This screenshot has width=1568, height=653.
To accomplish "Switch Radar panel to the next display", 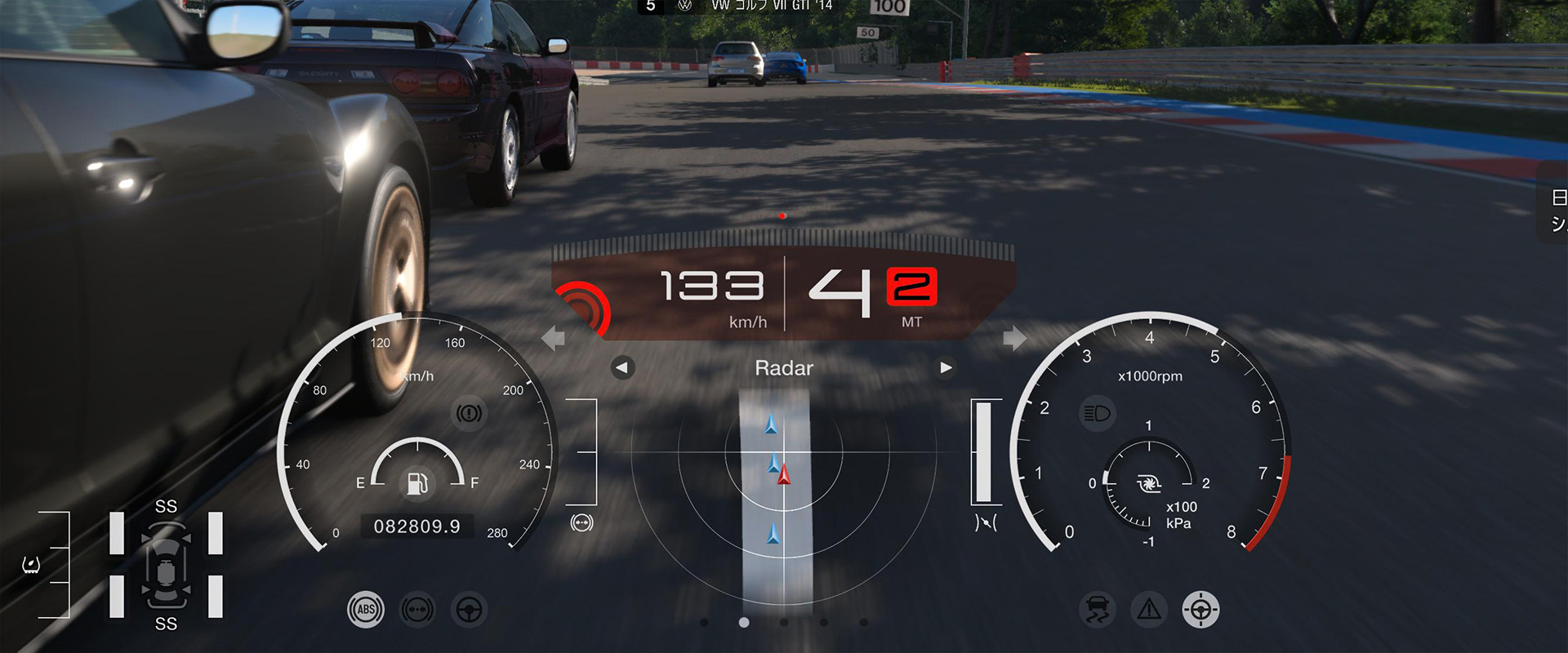I will [946, 368].
